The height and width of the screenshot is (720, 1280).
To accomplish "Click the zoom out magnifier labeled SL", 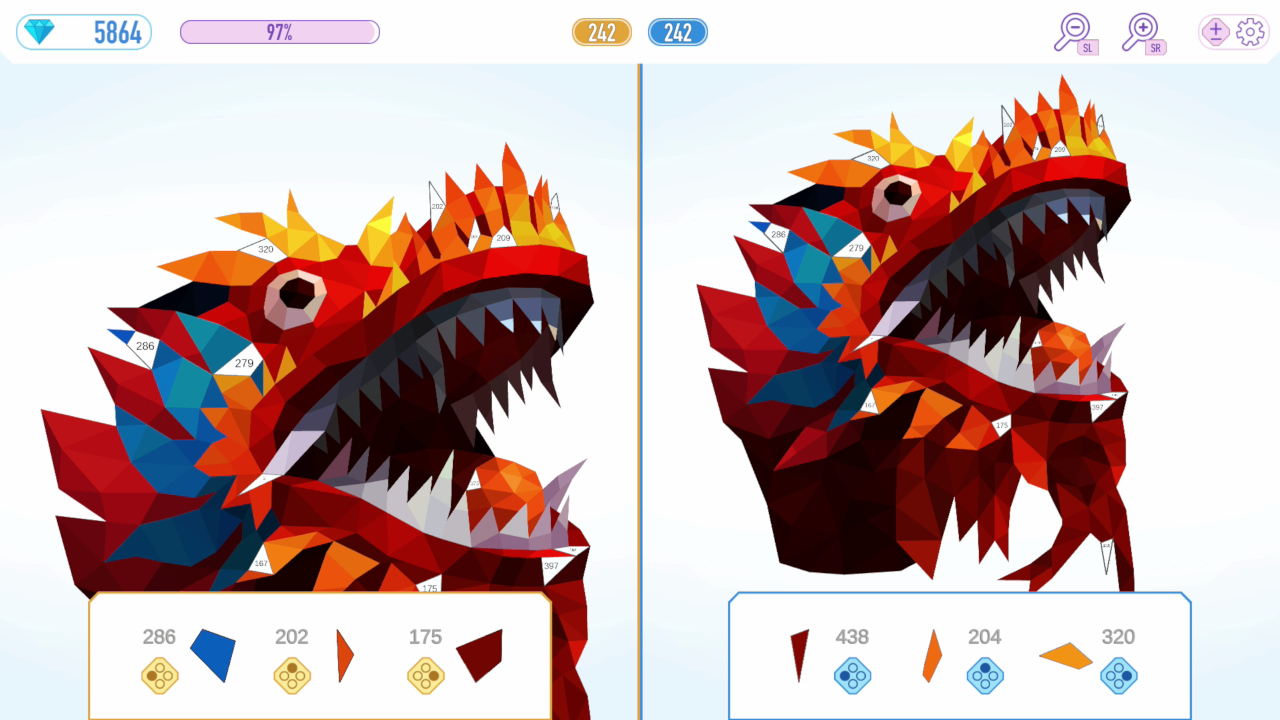I will (x=1073, y=30).
